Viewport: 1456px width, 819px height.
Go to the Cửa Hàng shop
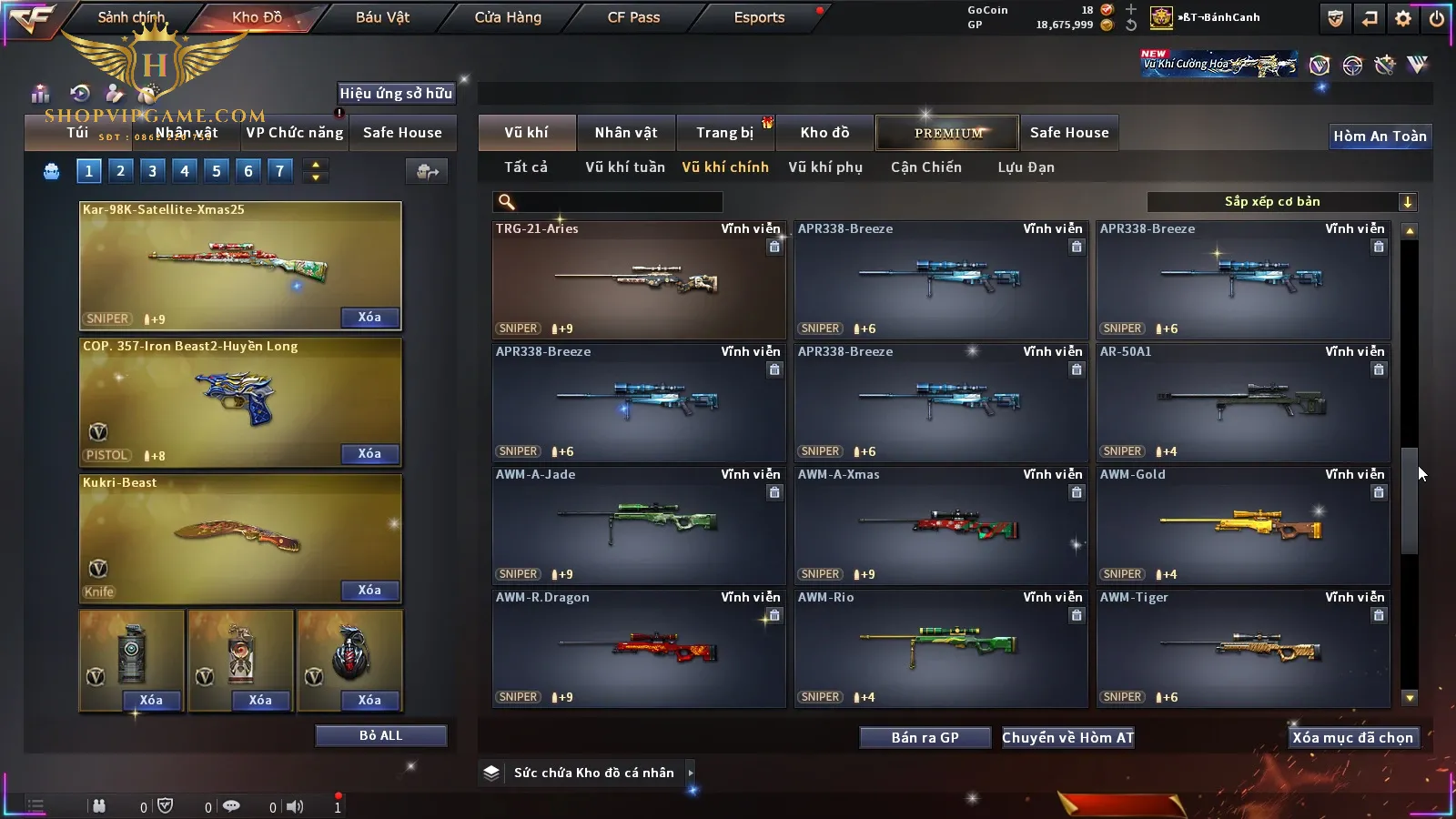coord(508,17)
